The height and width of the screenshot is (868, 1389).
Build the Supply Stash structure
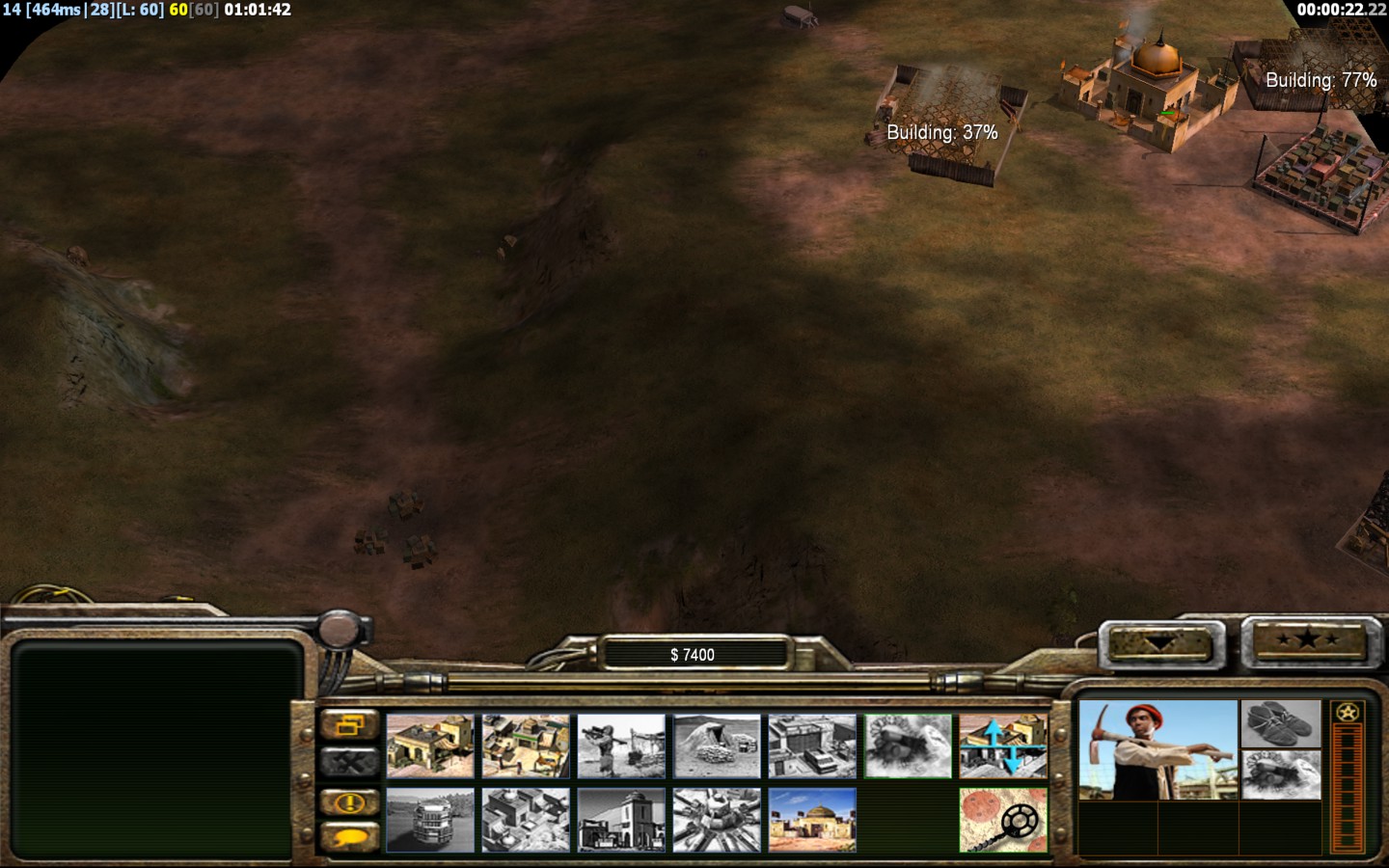(430, 746)
